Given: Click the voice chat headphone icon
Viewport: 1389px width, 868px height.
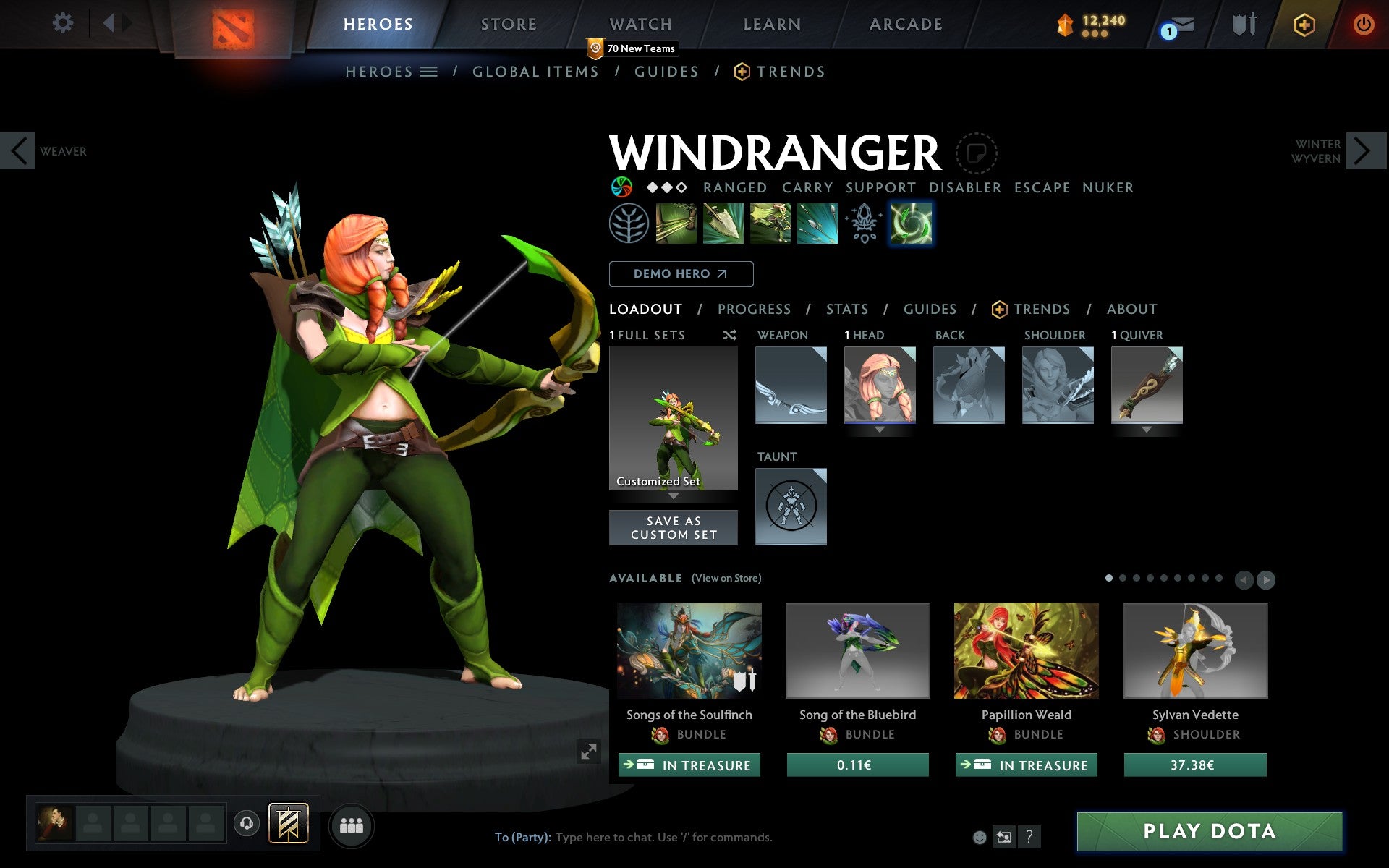Looking at the screenshot, I should click(247, 824).
